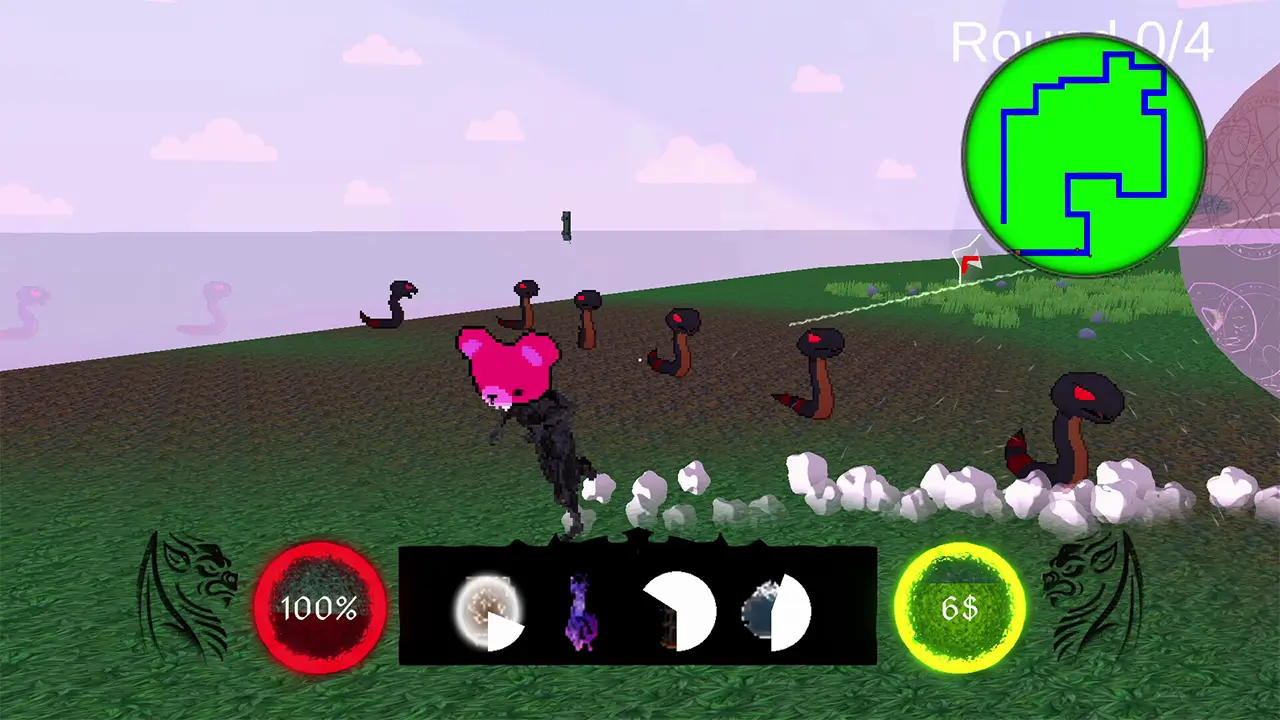Select the dark orange ability on cooldown
Screen dimensions: 1280x720
pyautogui.click(x=679, y=611)
